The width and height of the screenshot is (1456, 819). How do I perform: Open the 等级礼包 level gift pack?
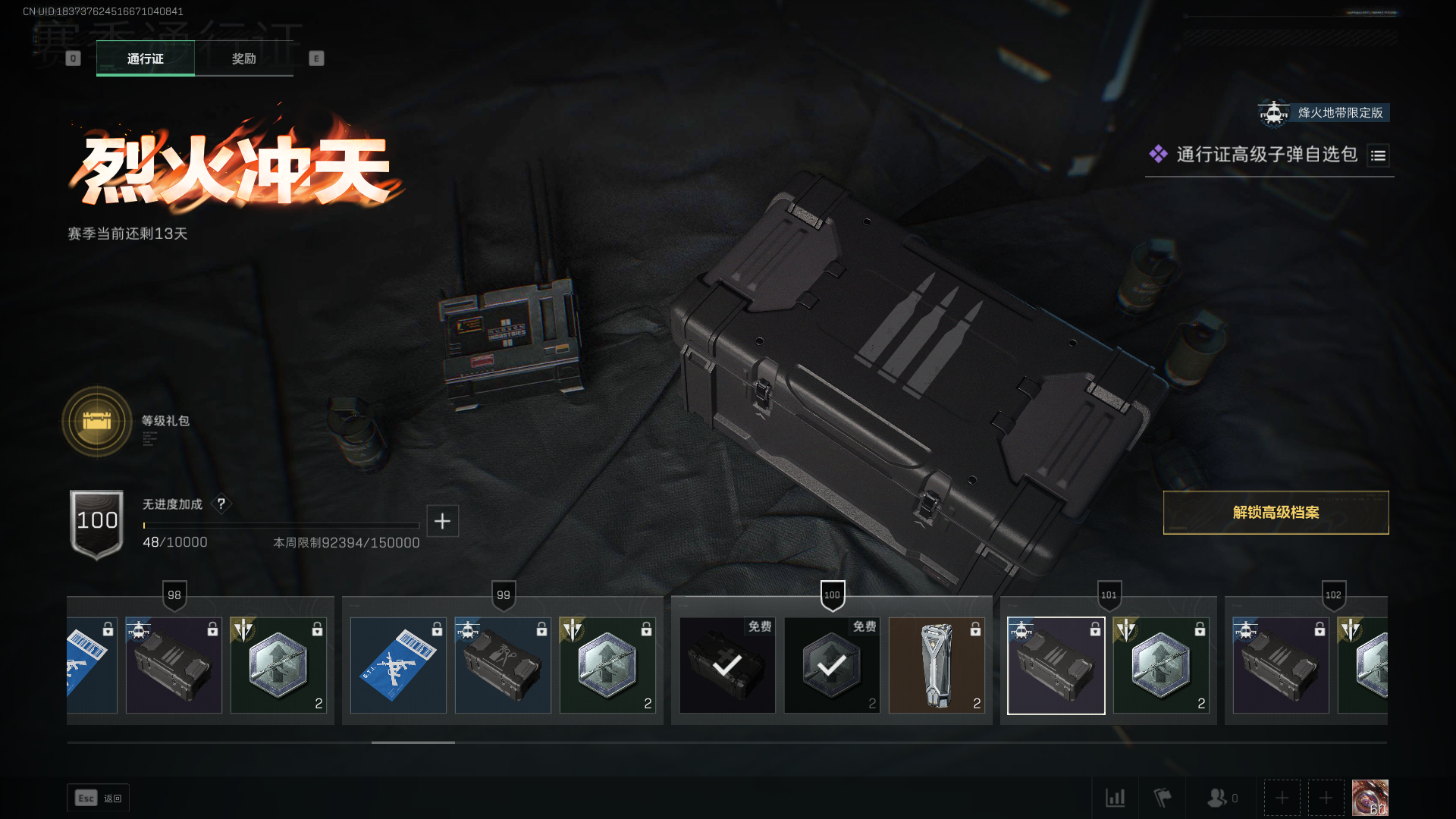[97, 422]
